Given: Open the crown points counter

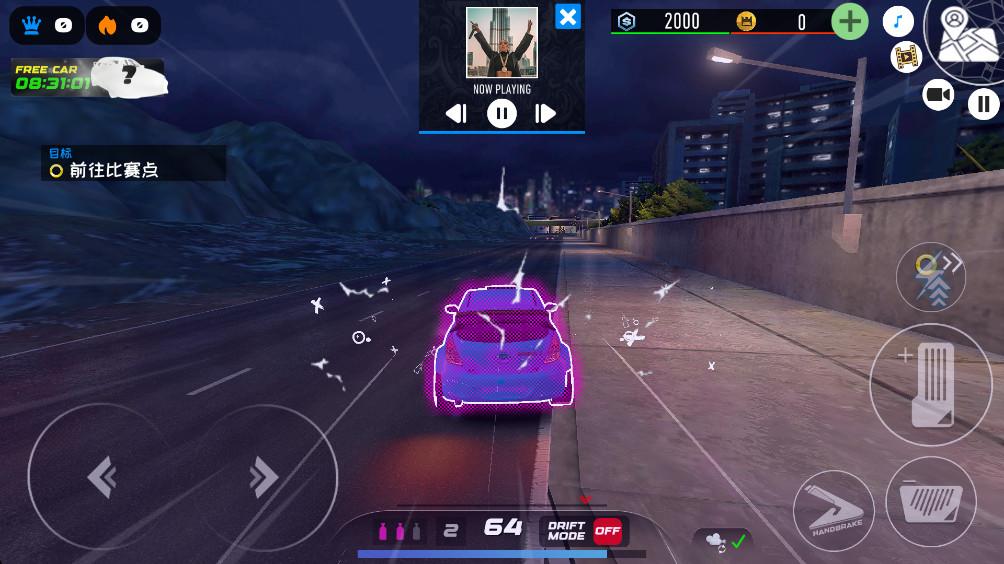Looking at the screenshot, I should pyautogui.click(x=46, y=25).
